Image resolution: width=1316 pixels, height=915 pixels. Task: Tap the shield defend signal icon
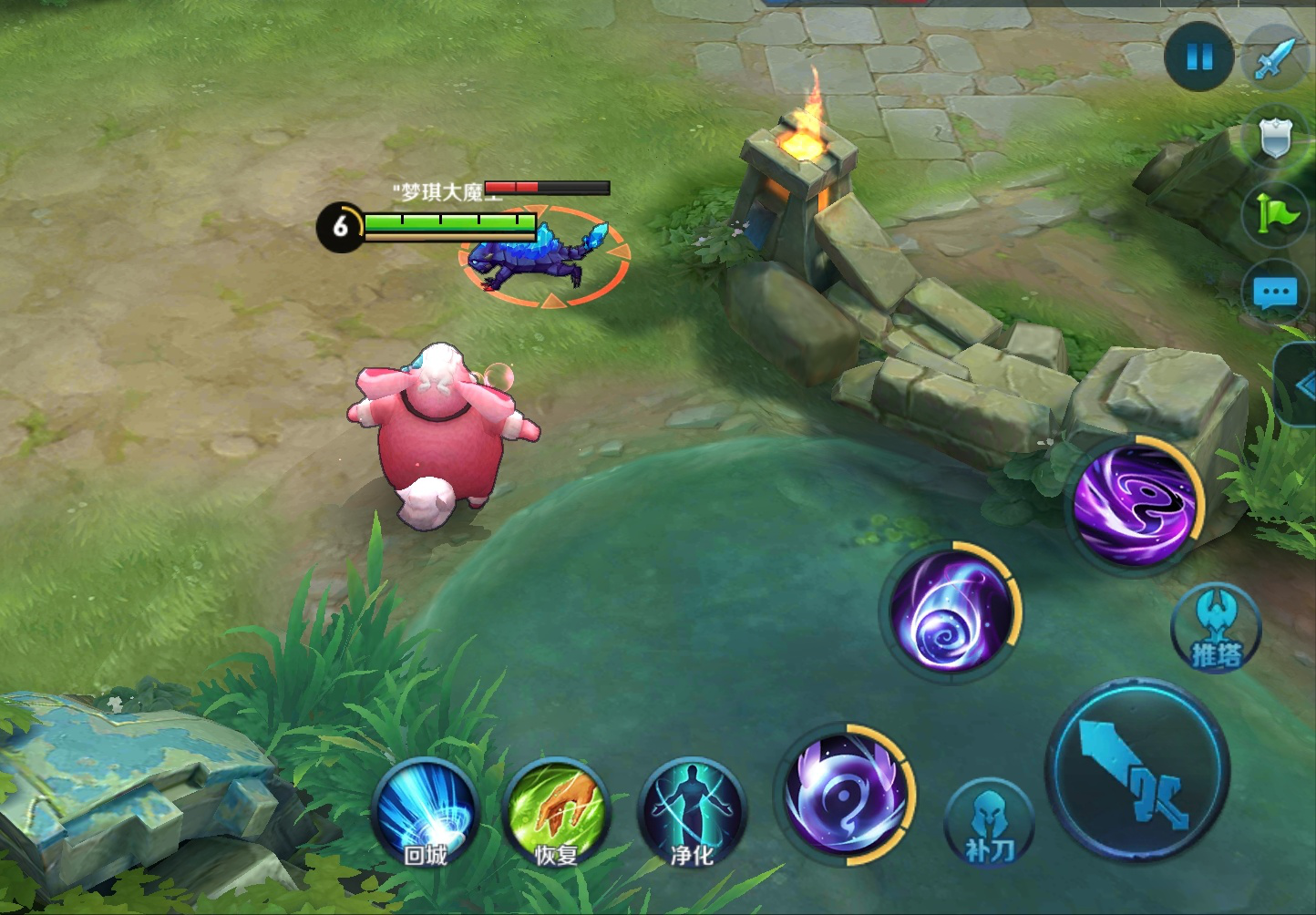pos(1275,139)
